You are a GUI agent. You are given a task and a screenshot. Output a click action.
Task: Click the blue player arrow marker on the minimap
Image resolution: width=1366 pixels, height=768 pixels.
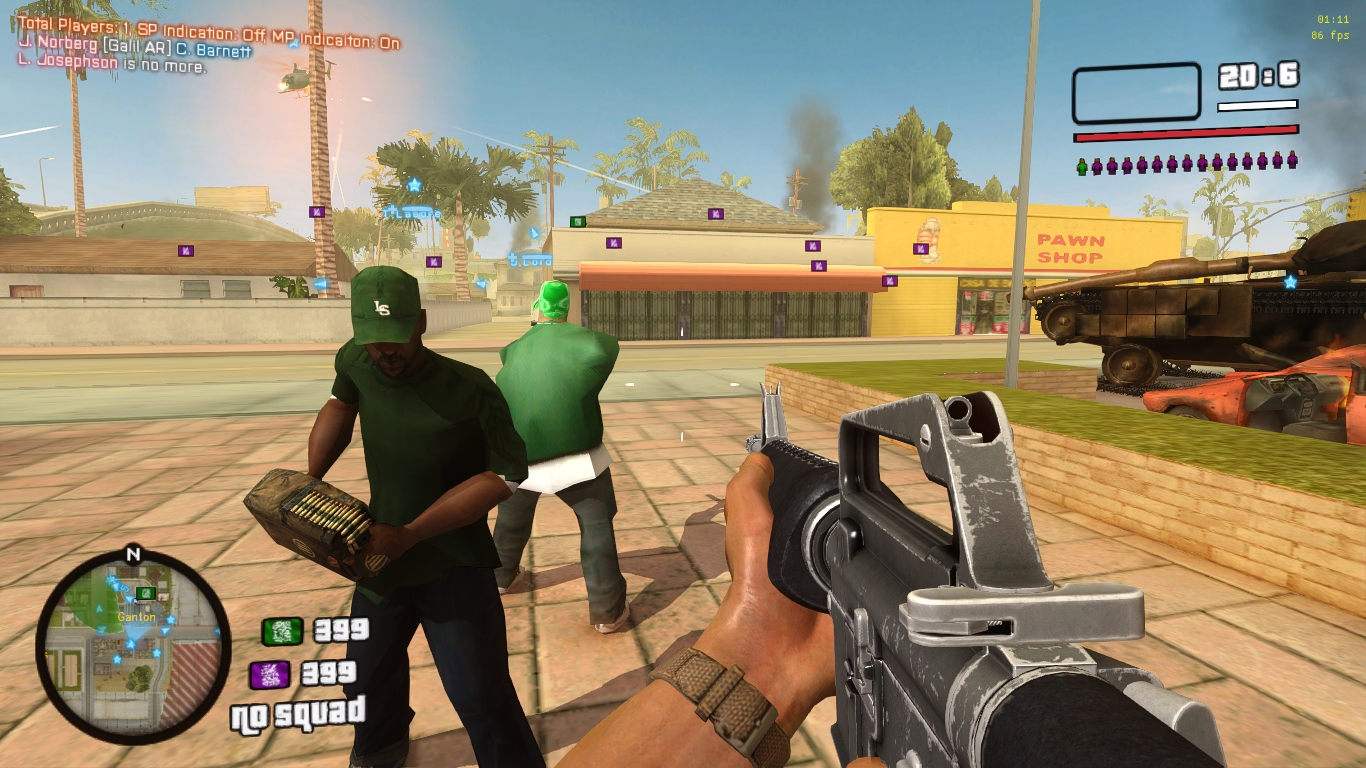pos(131,642)
